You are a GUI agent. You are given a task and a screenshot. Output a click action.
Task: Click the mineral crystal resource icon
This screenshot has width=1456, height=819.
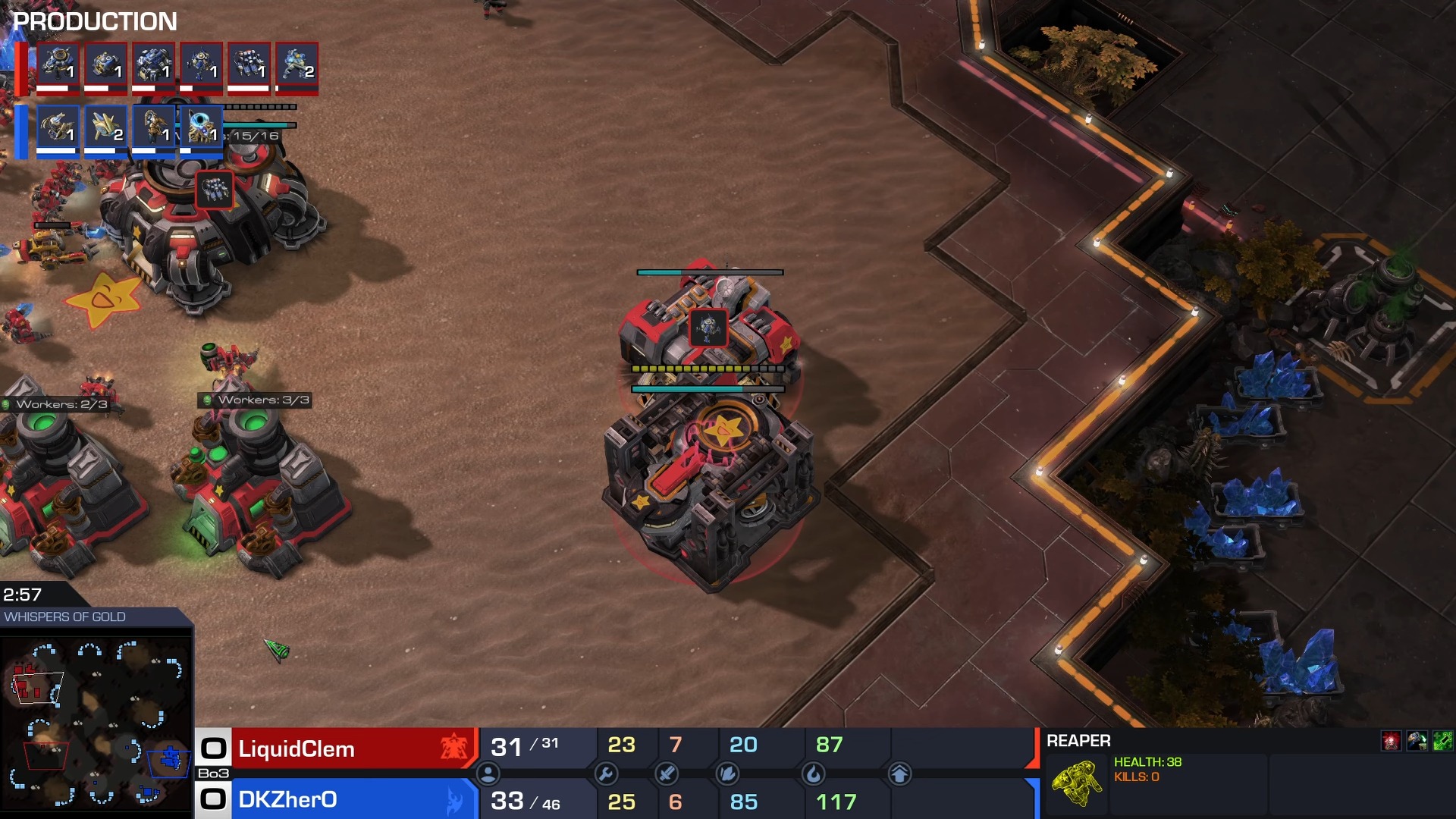pyautogui.click(x=728, y=773)
